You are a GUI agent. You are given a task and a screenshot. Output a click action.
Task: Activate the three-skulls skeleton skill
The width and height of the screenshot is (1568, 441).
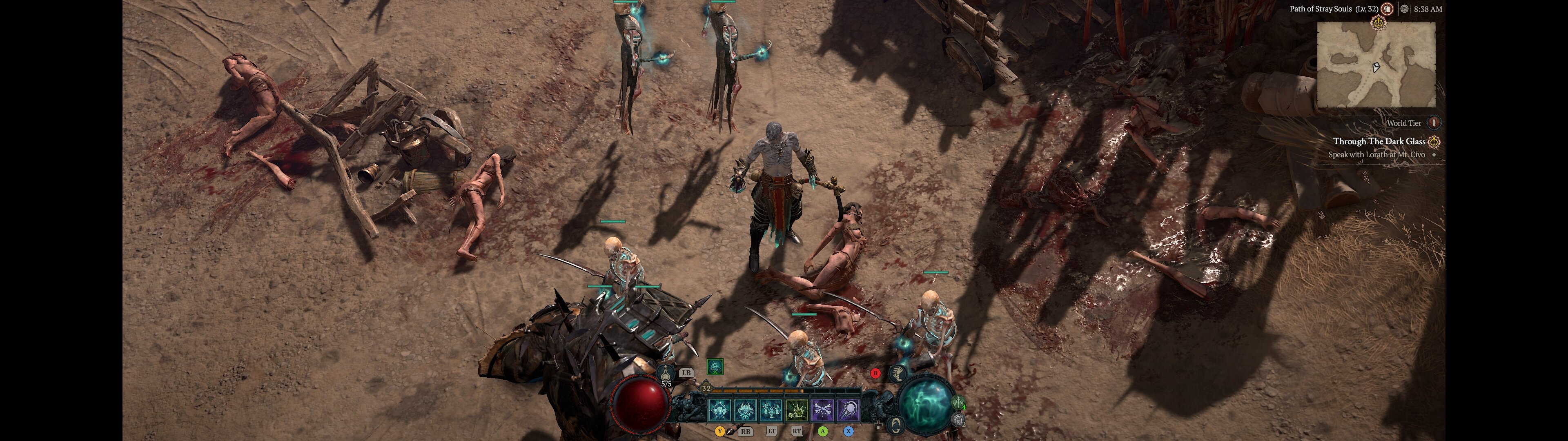coord(719,410)
